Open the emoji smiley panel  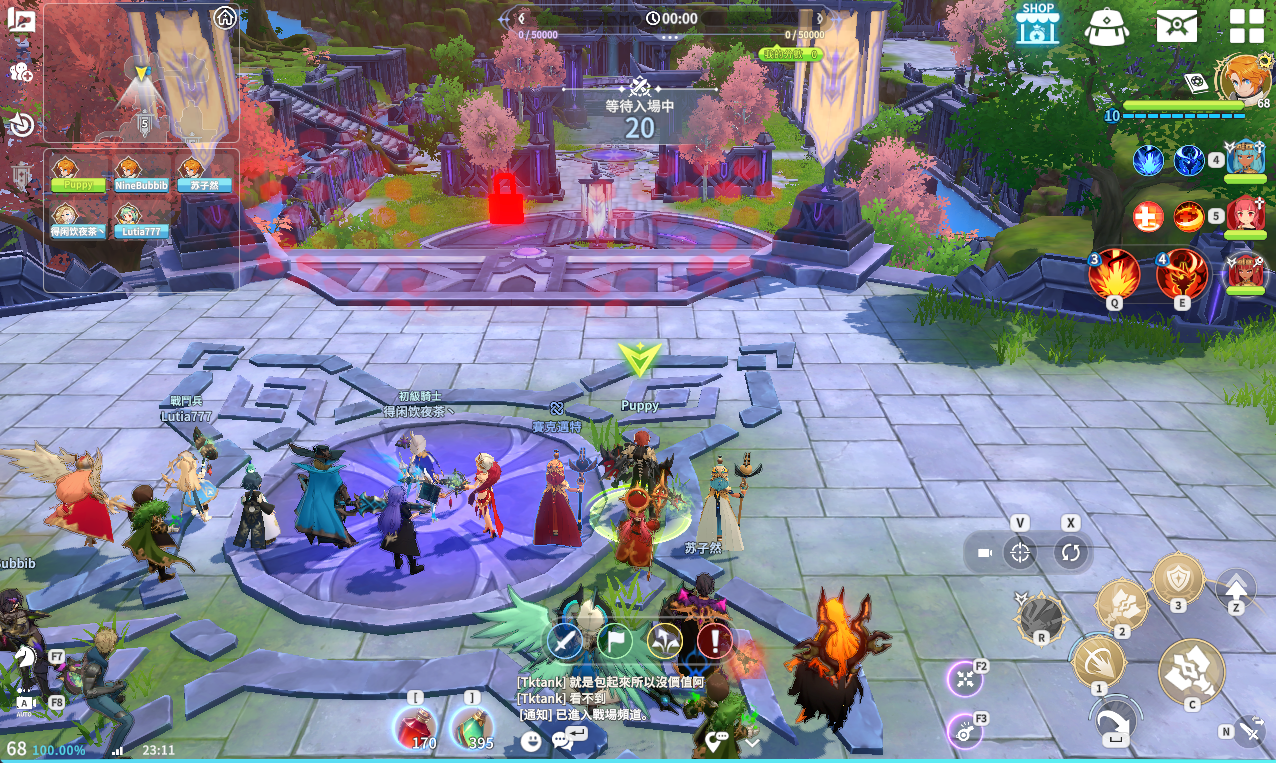point(531,740)
